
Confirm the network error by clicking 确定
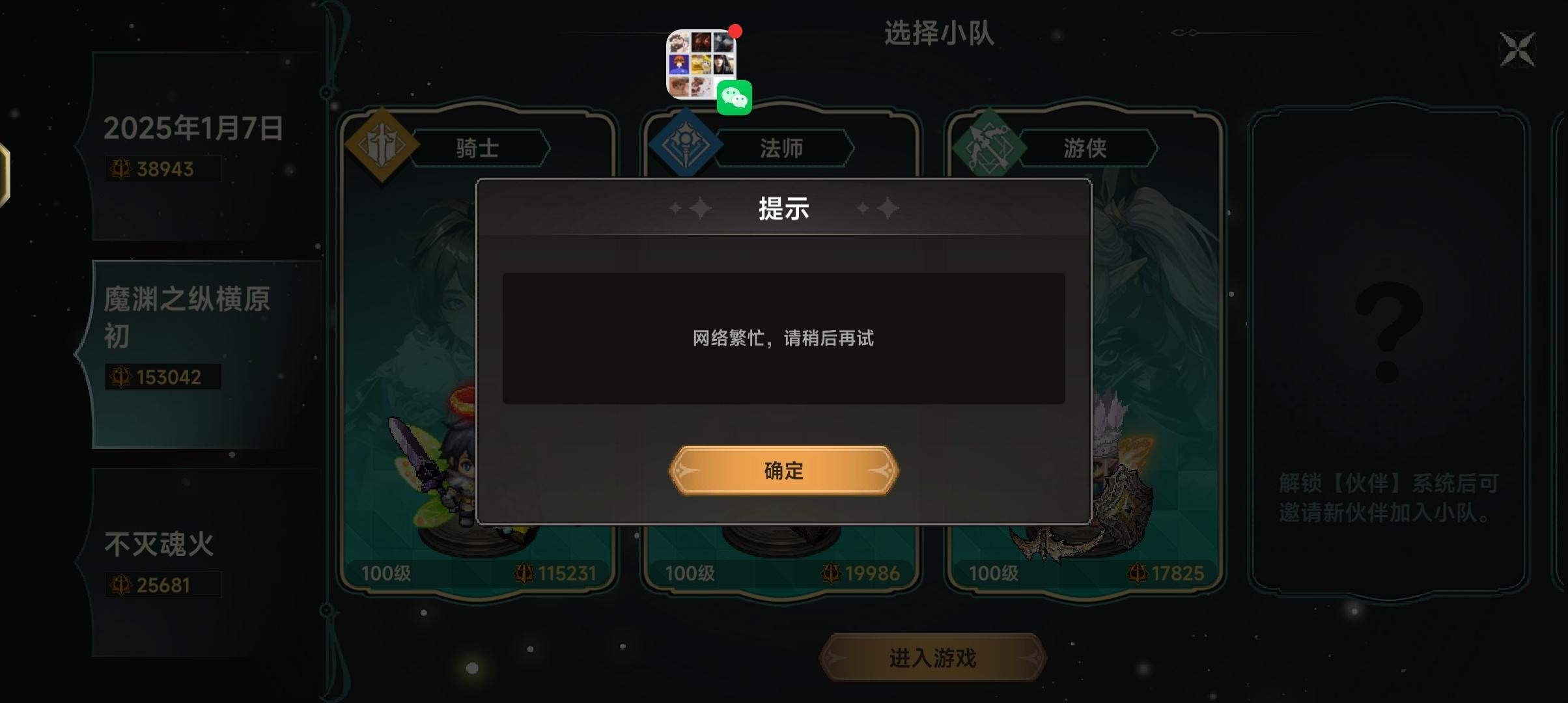tap(783, 471)
